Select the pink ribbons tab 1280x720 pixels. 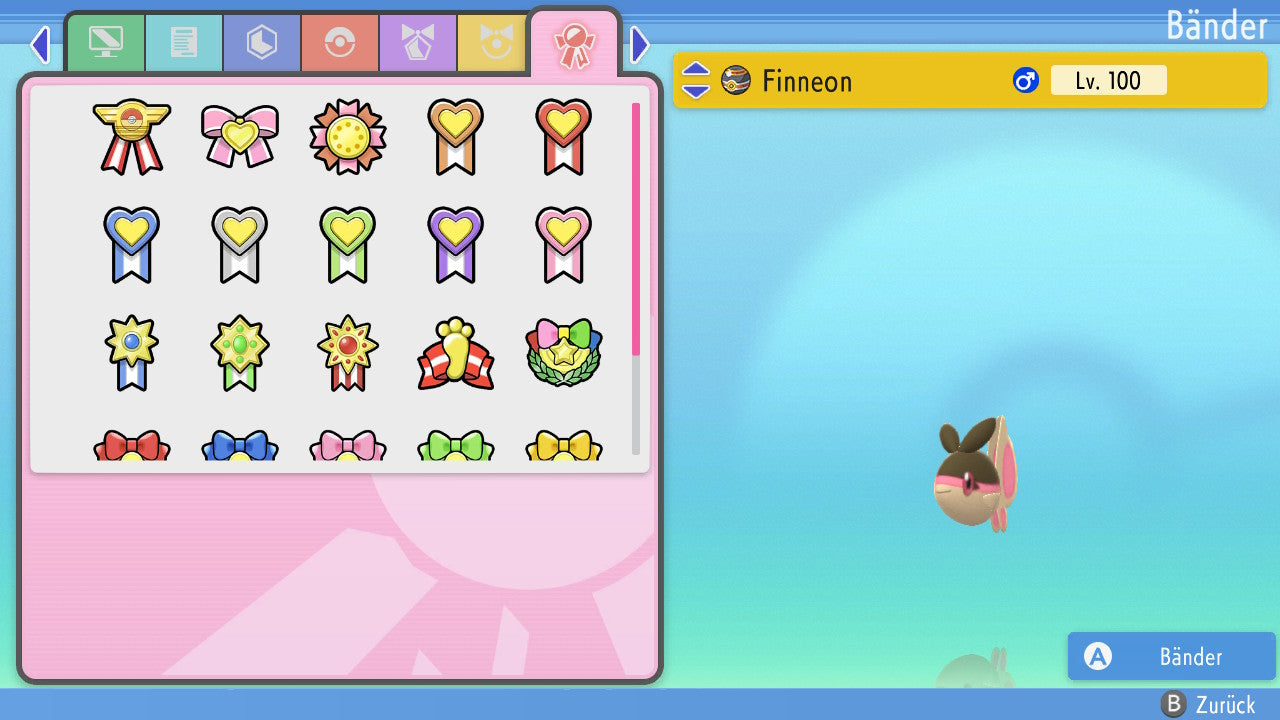pos(574,43)
